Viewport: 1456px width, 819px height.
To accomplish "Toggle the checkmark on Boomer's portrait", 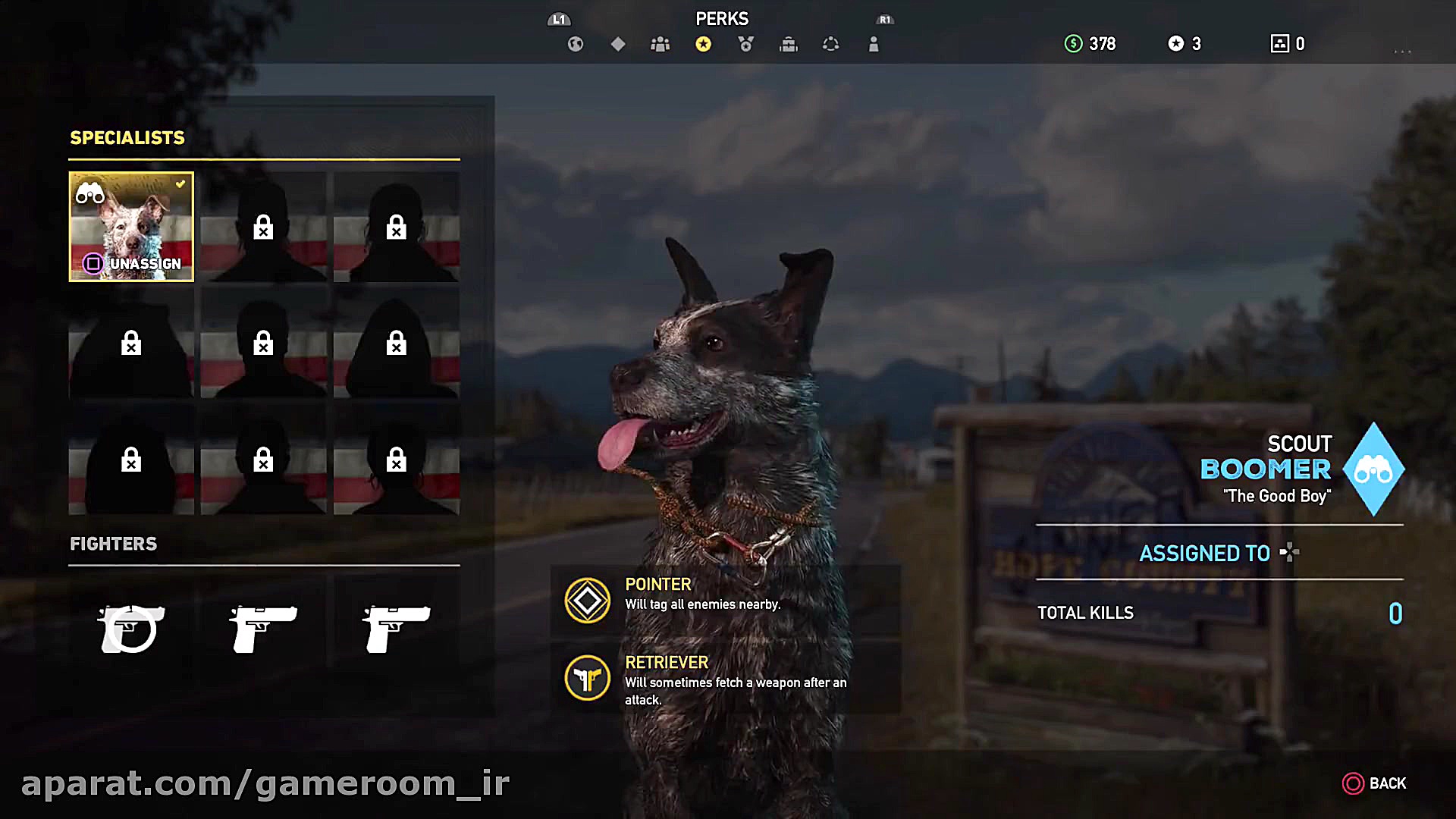I will (x=180, y=183).
